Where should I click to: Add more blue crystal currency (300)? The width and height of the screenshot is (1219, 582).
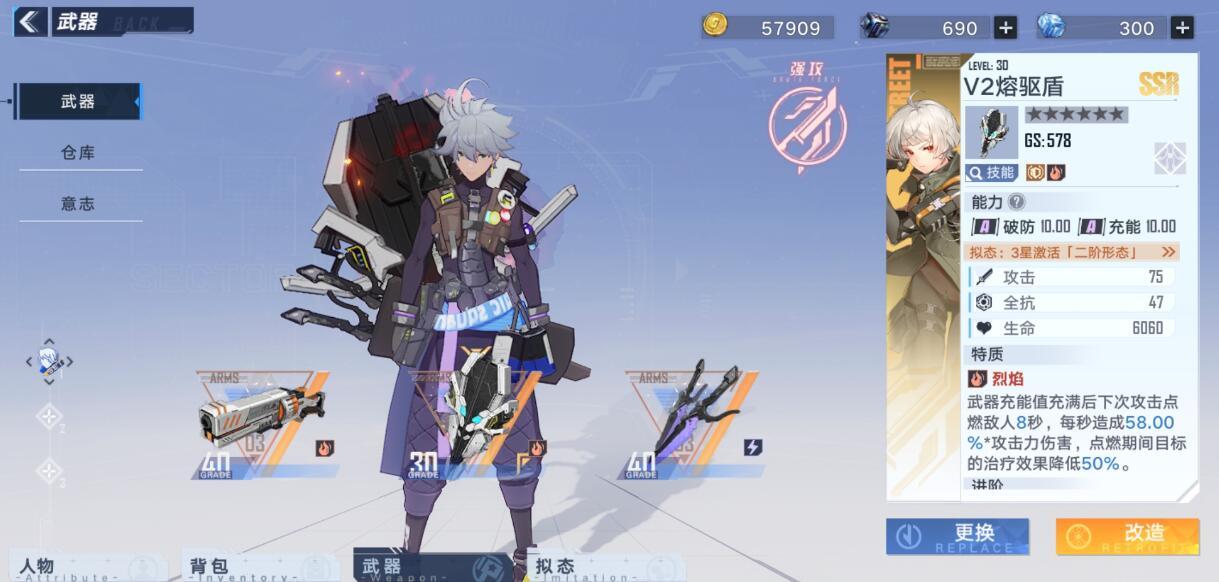1182,28
